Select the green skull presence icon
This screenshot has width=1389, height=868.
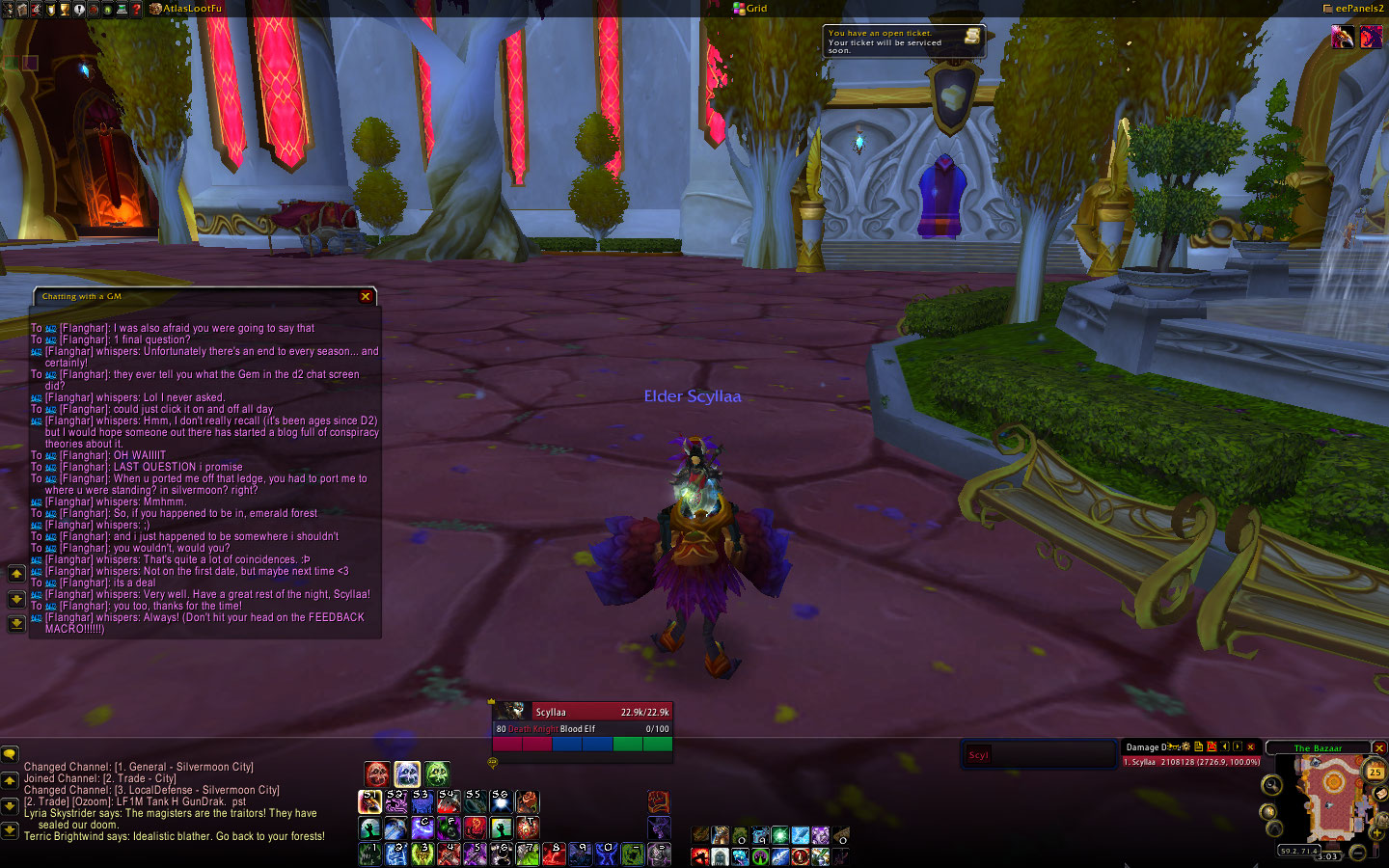tap(437, 773)
